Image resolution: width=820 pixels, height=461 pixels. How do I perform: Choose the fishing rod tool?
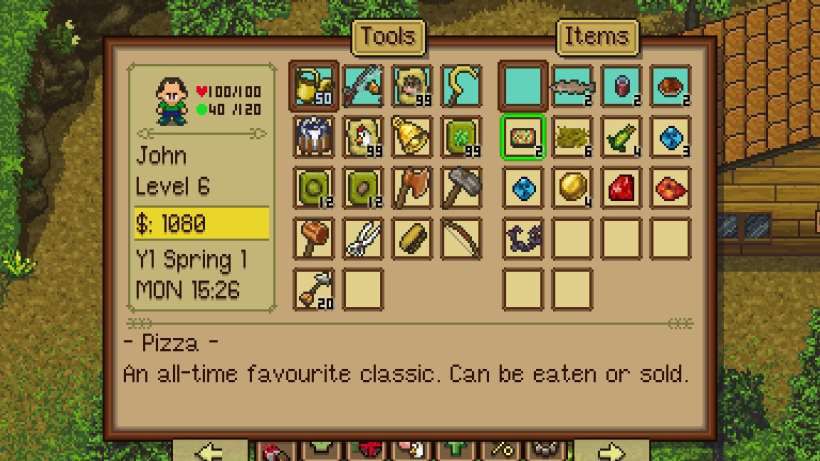click(x=362, y=87)
